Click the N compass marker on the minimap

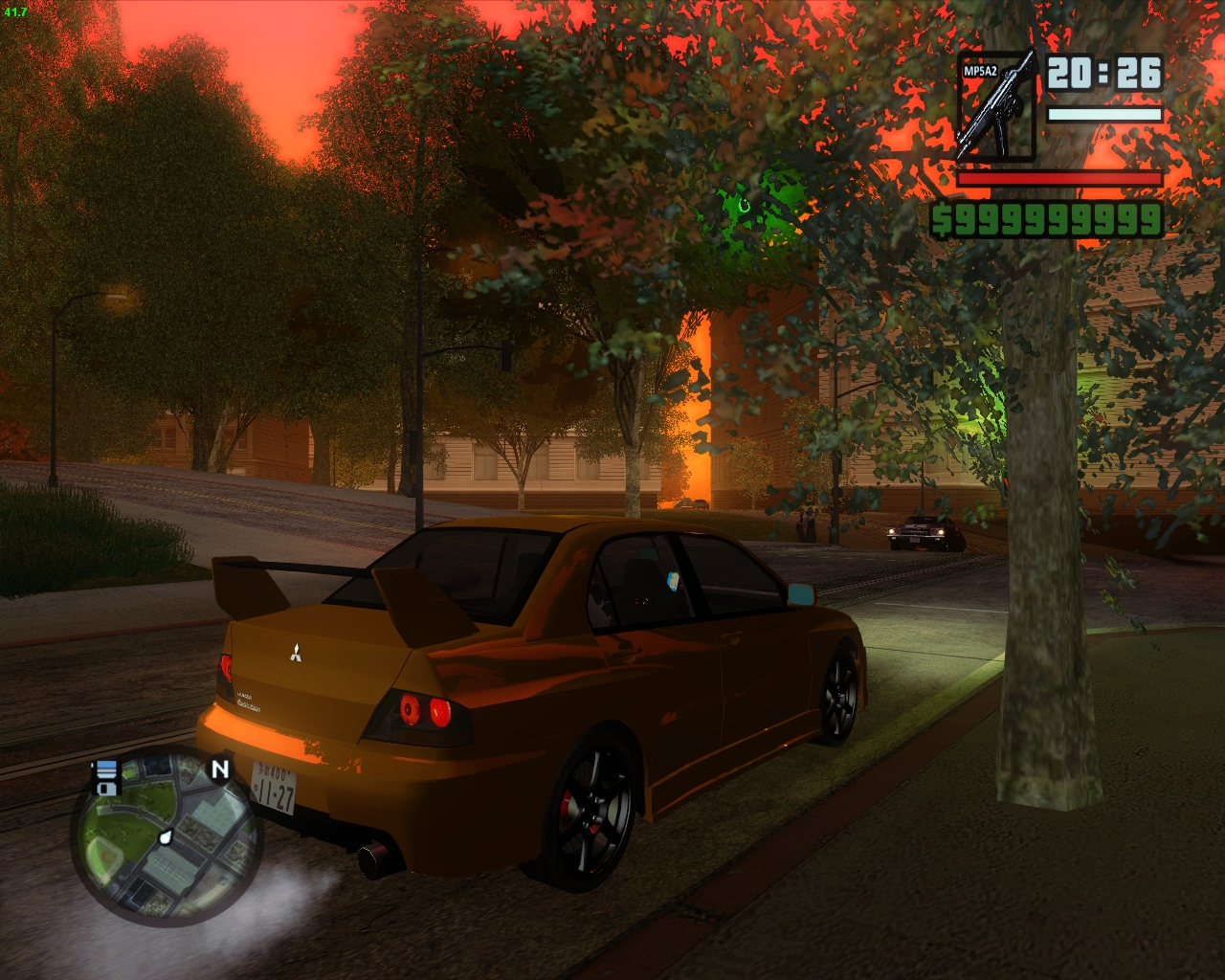pos(219,768)
